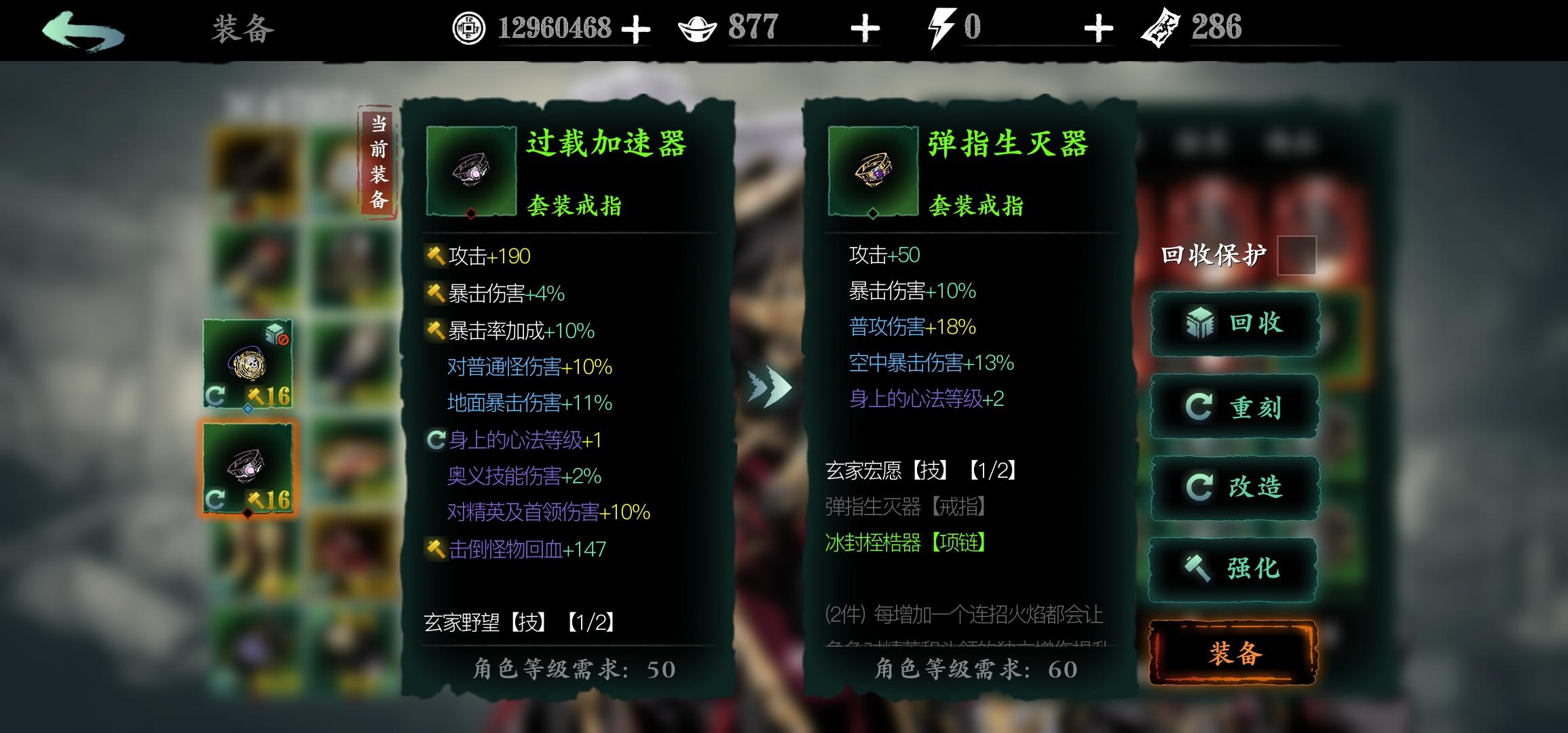Click the copper coin currency icon
Screen dimensions: 1568x733
click(470, 29)
